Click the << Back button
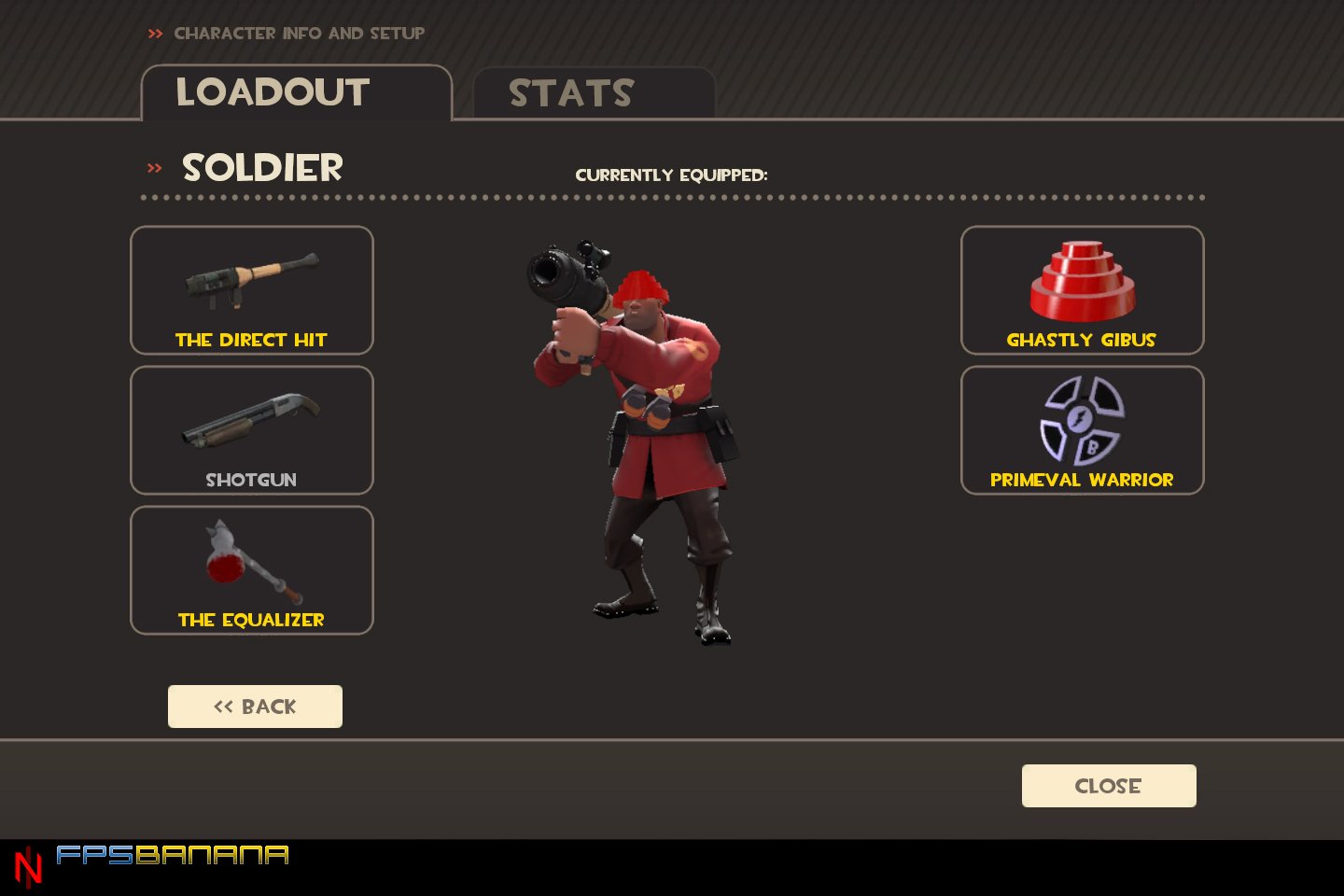Image resolution: width=1344 pixels, height=896 pixels. pyautogui.click(x=255, y=706)
